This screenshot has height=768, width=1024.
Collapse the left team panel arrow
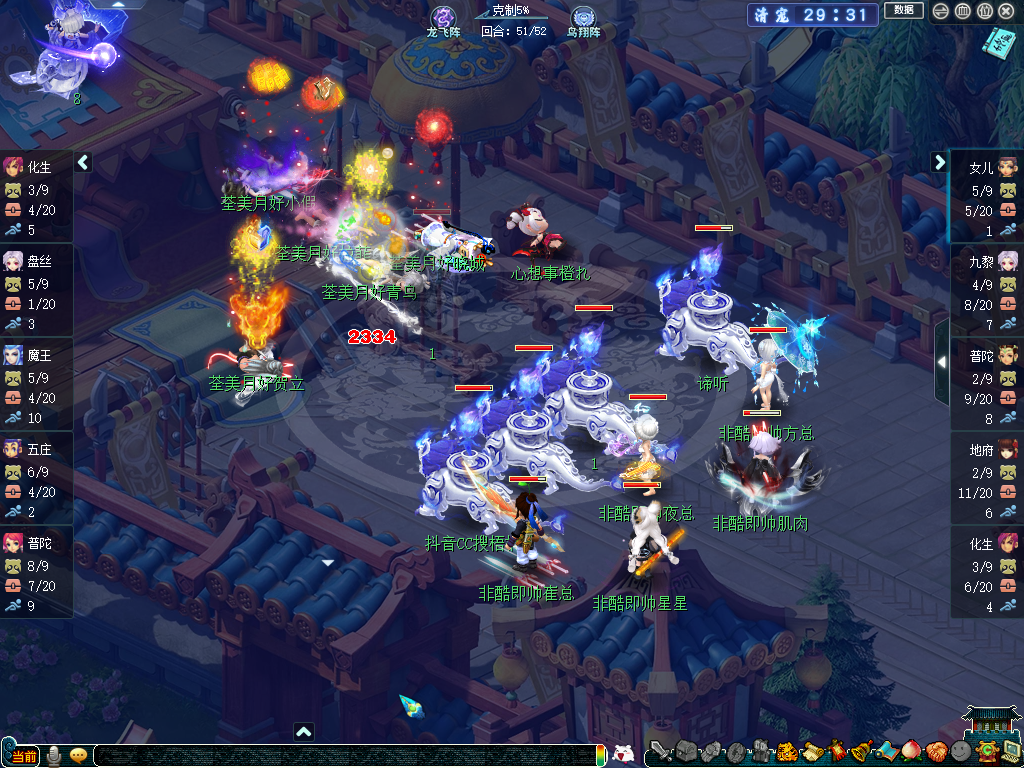pyautogui.click(x=84, y=162)
